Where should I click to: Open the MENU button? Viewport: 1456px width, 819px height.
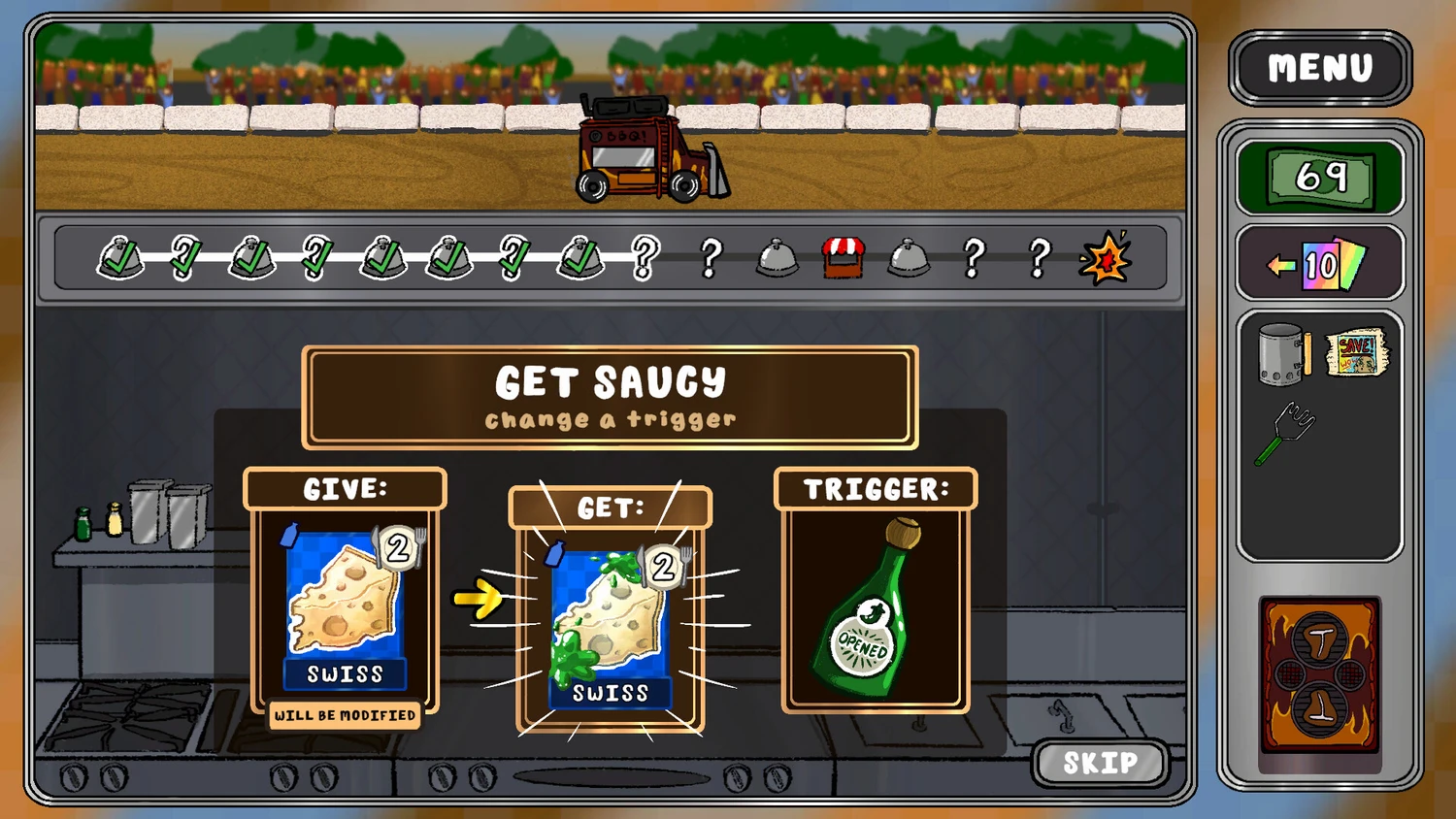click(x=1320, y=68)
